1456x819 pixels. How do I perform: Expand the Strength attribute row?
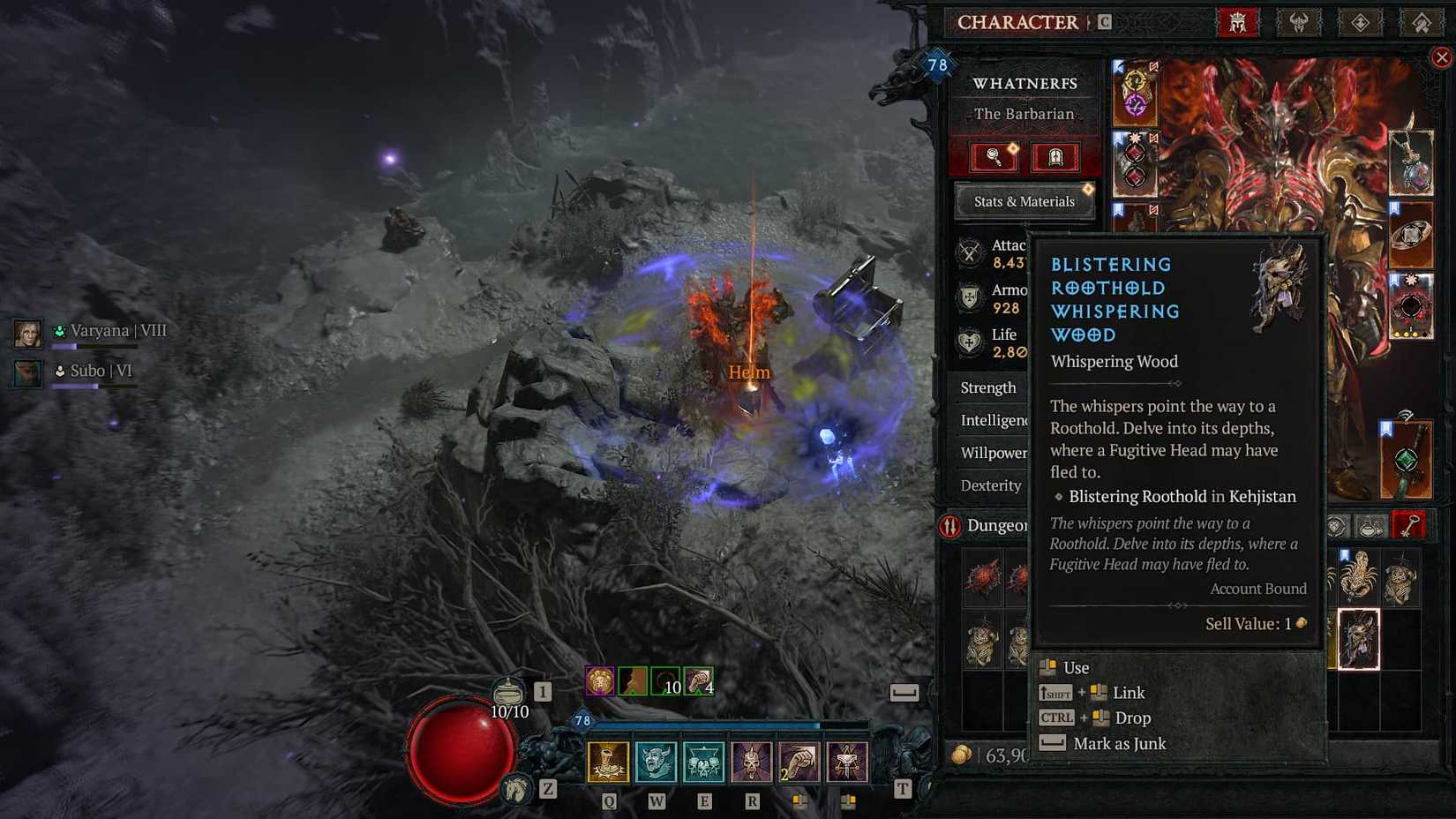pos(988,387)
